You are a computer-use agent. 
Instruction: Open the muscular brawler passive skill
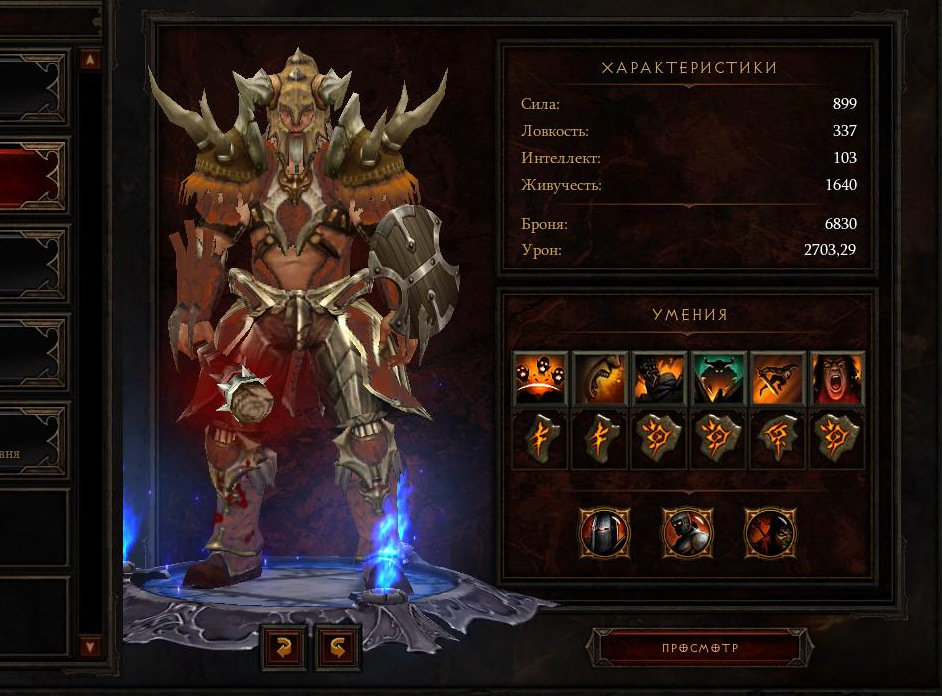click(686, 532)
